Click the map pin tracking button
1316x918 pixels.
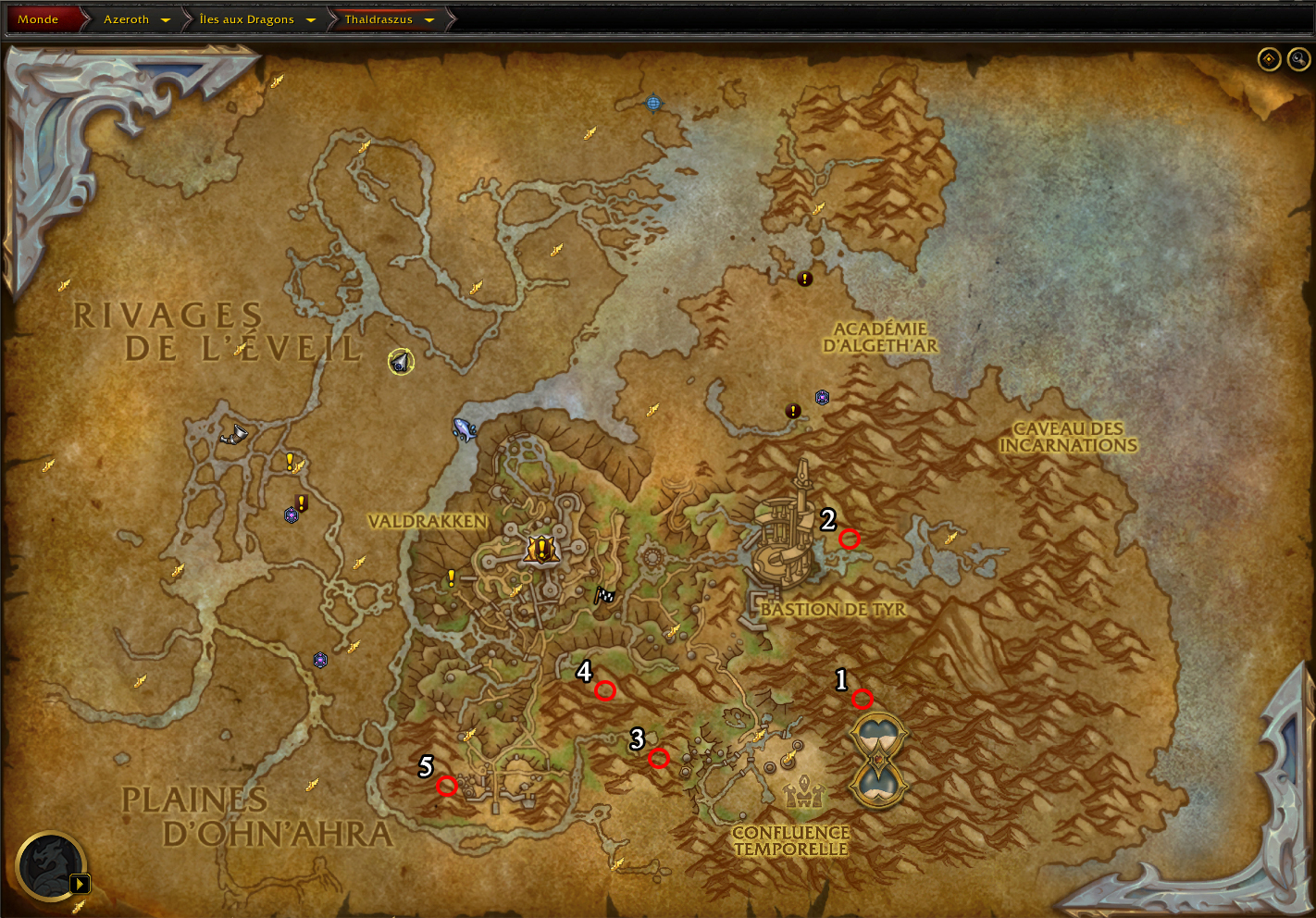(x=1269, y=59)
